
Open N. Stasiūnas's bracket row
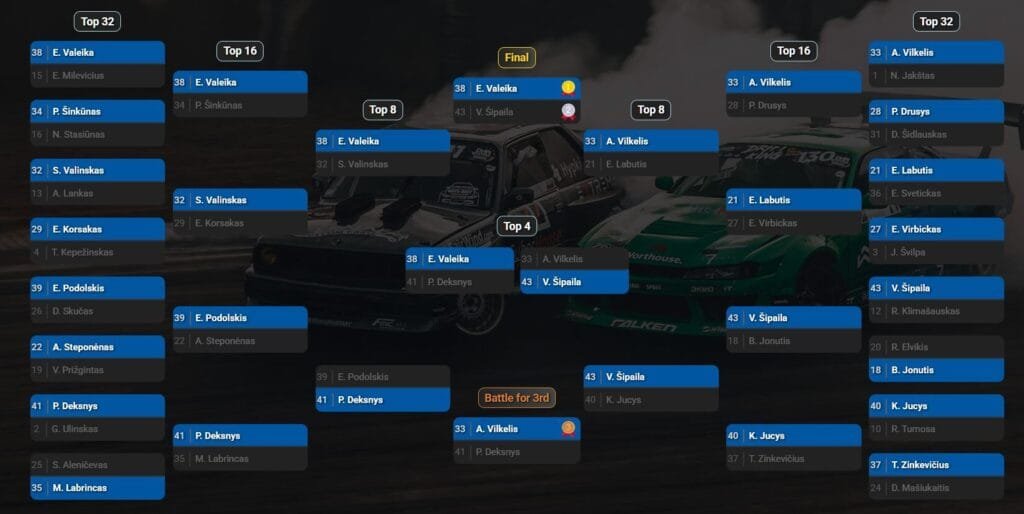pos(97,135)
